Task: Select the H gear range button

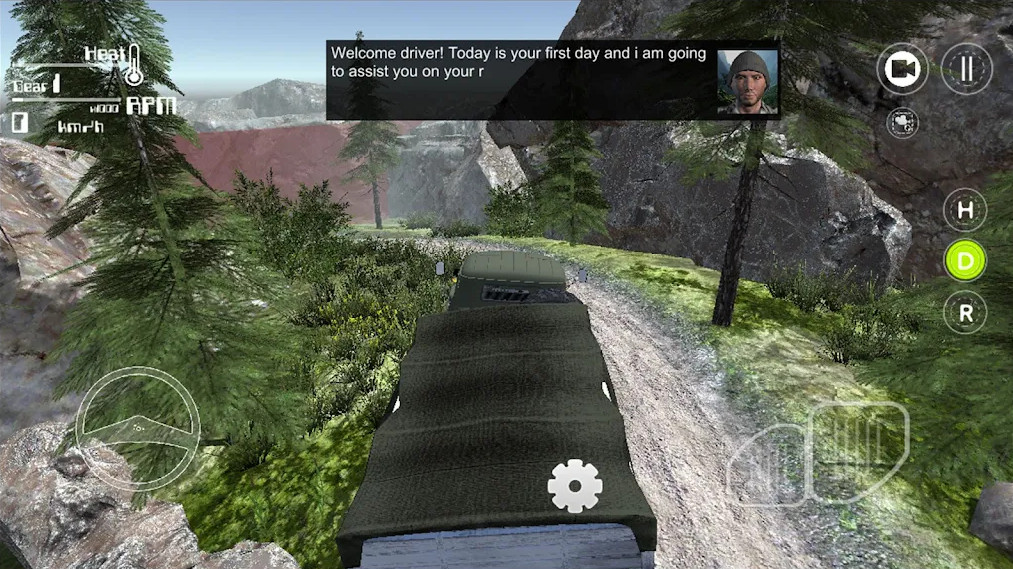Action: coord(965,210)
